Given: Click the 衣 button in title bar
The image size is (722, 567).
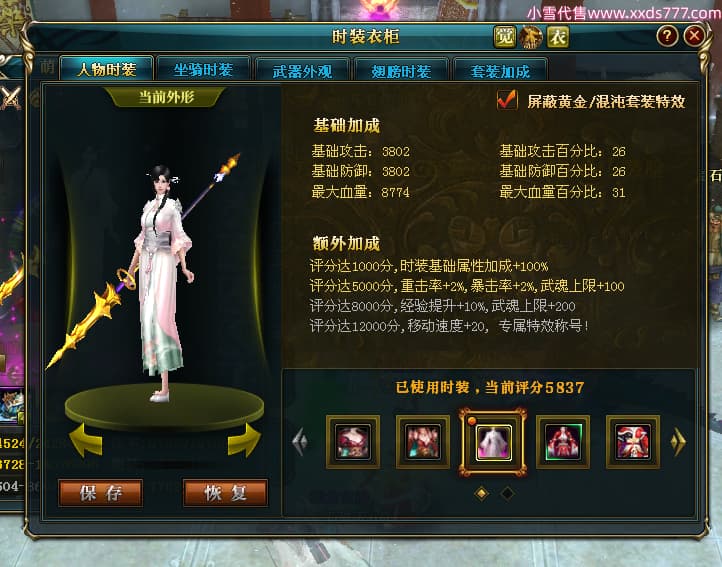Looking at the screenshot, I should pos(558,37).
